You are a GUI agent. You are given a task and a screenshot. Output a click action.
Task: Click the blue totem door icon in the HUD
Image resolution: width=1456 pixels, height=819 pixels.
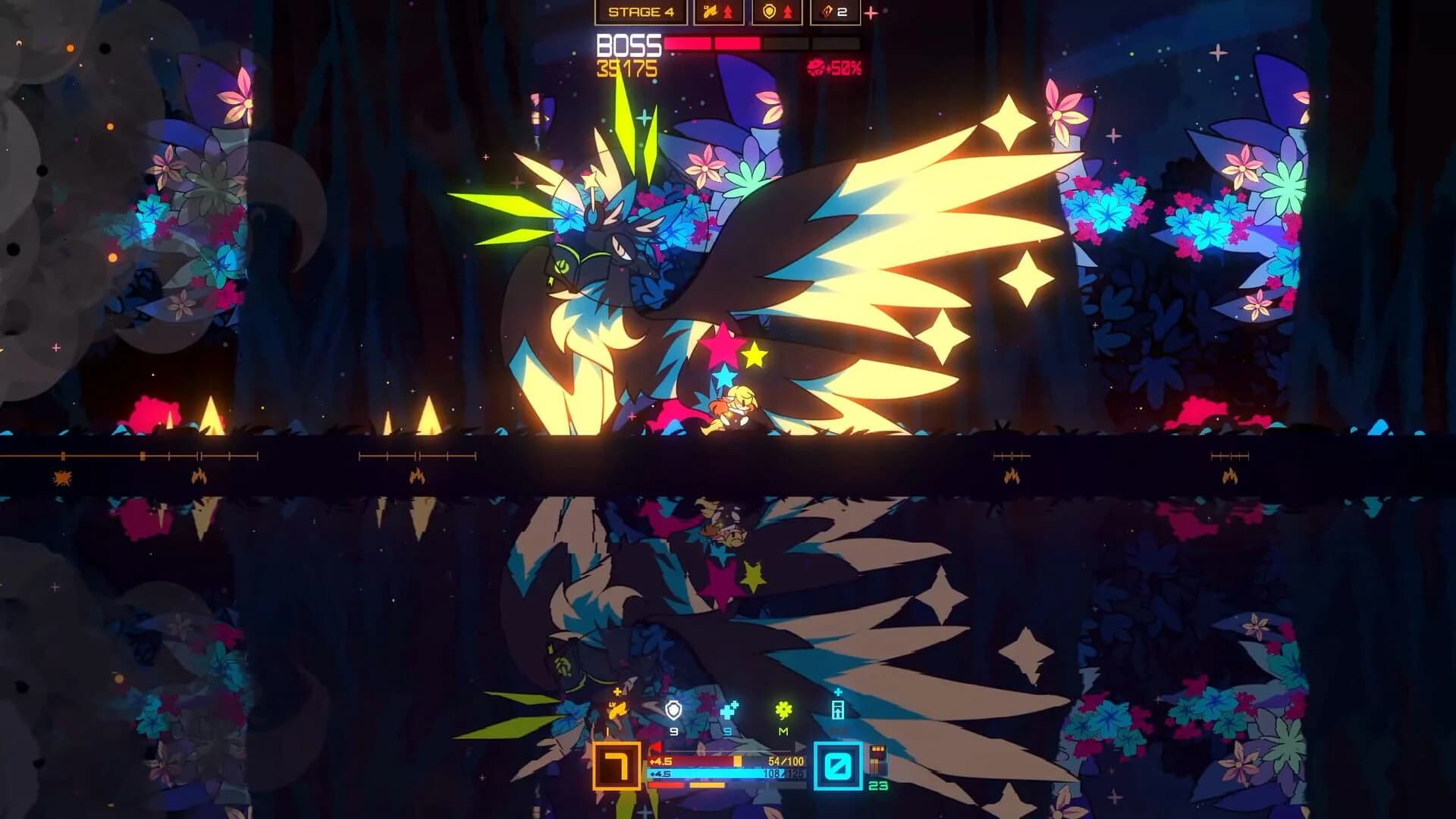point(838,710)
